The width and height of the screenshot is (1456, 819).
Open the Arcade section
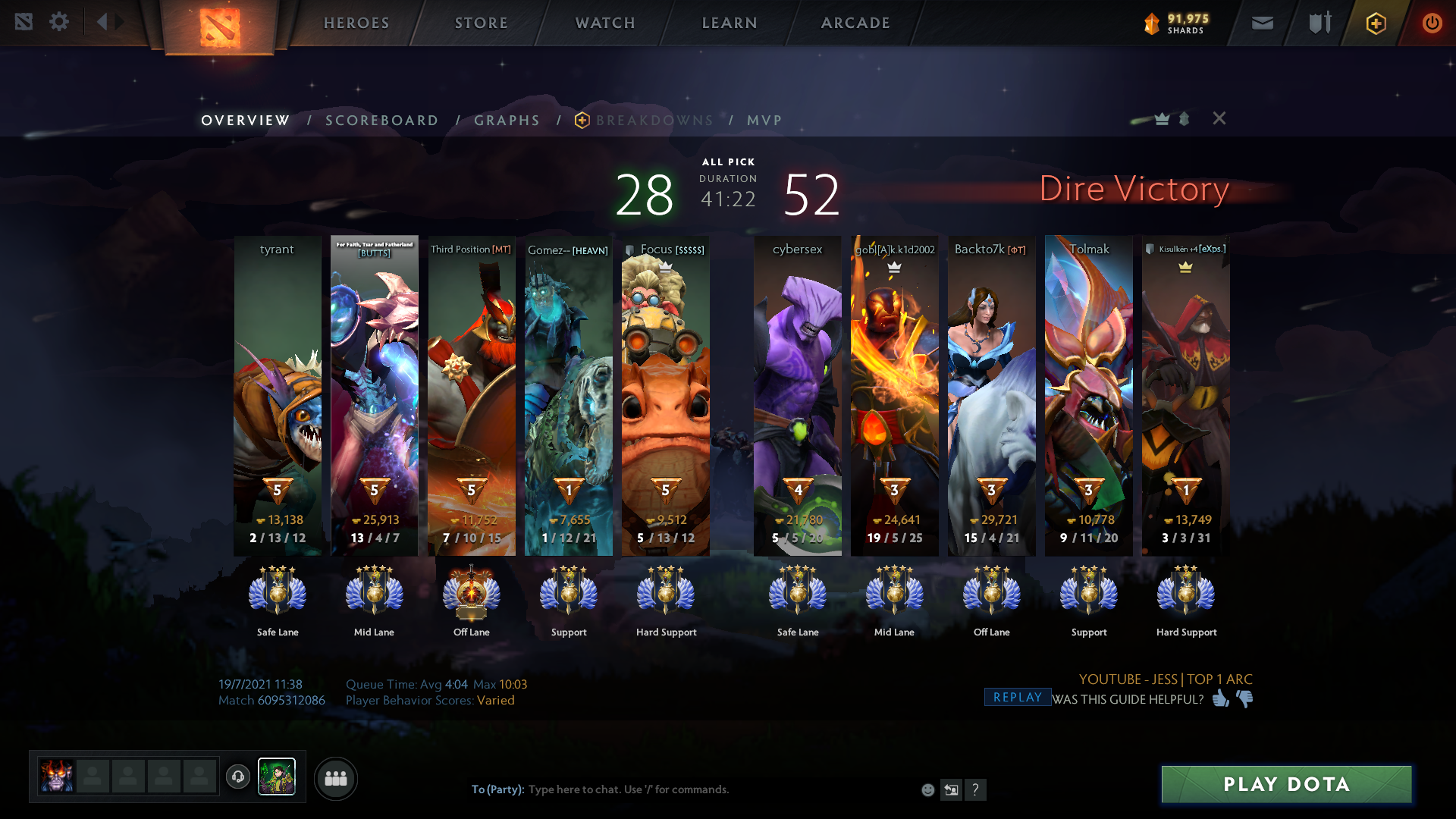pos(855,23)
